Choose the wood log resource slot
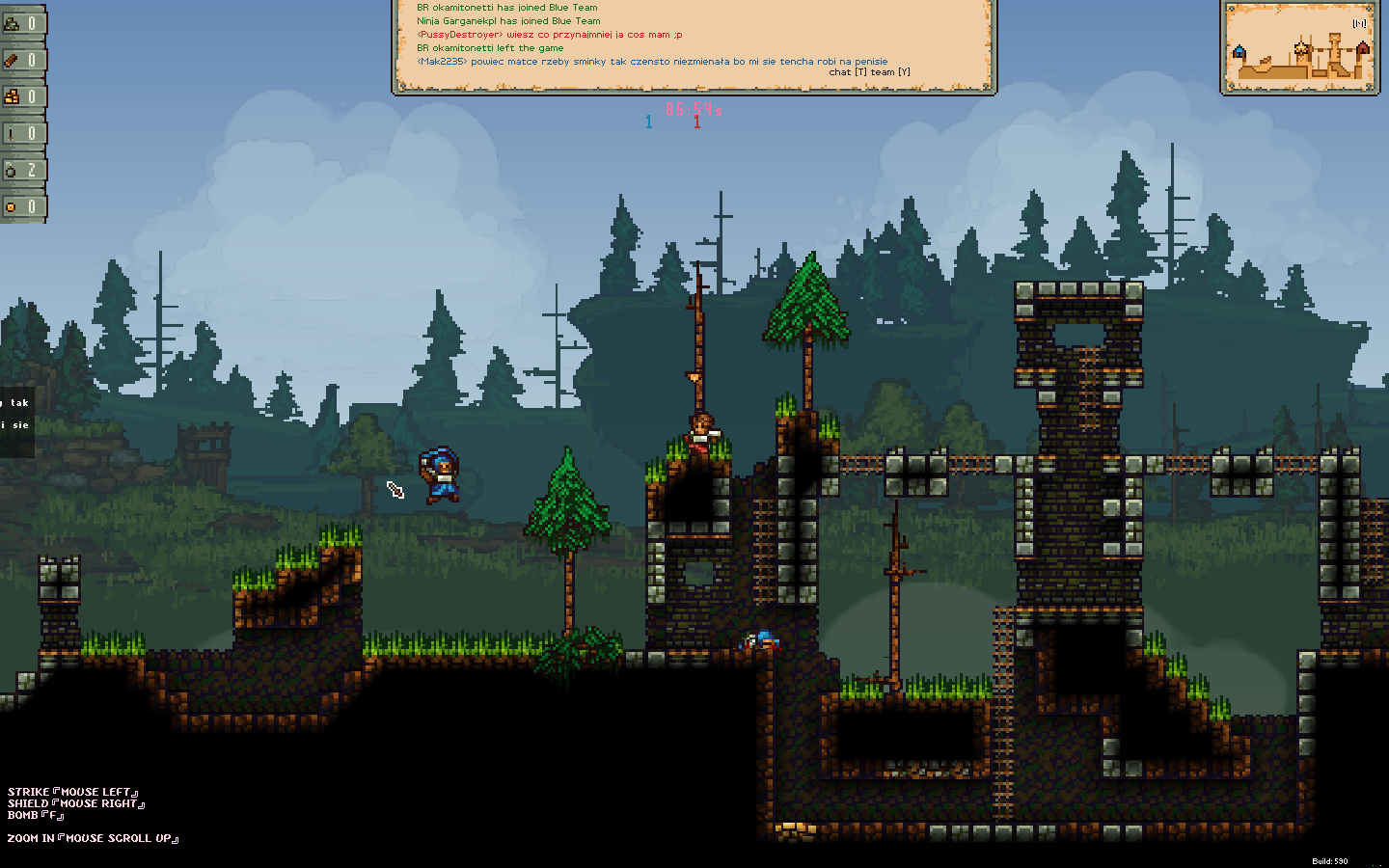 point(22,60)
